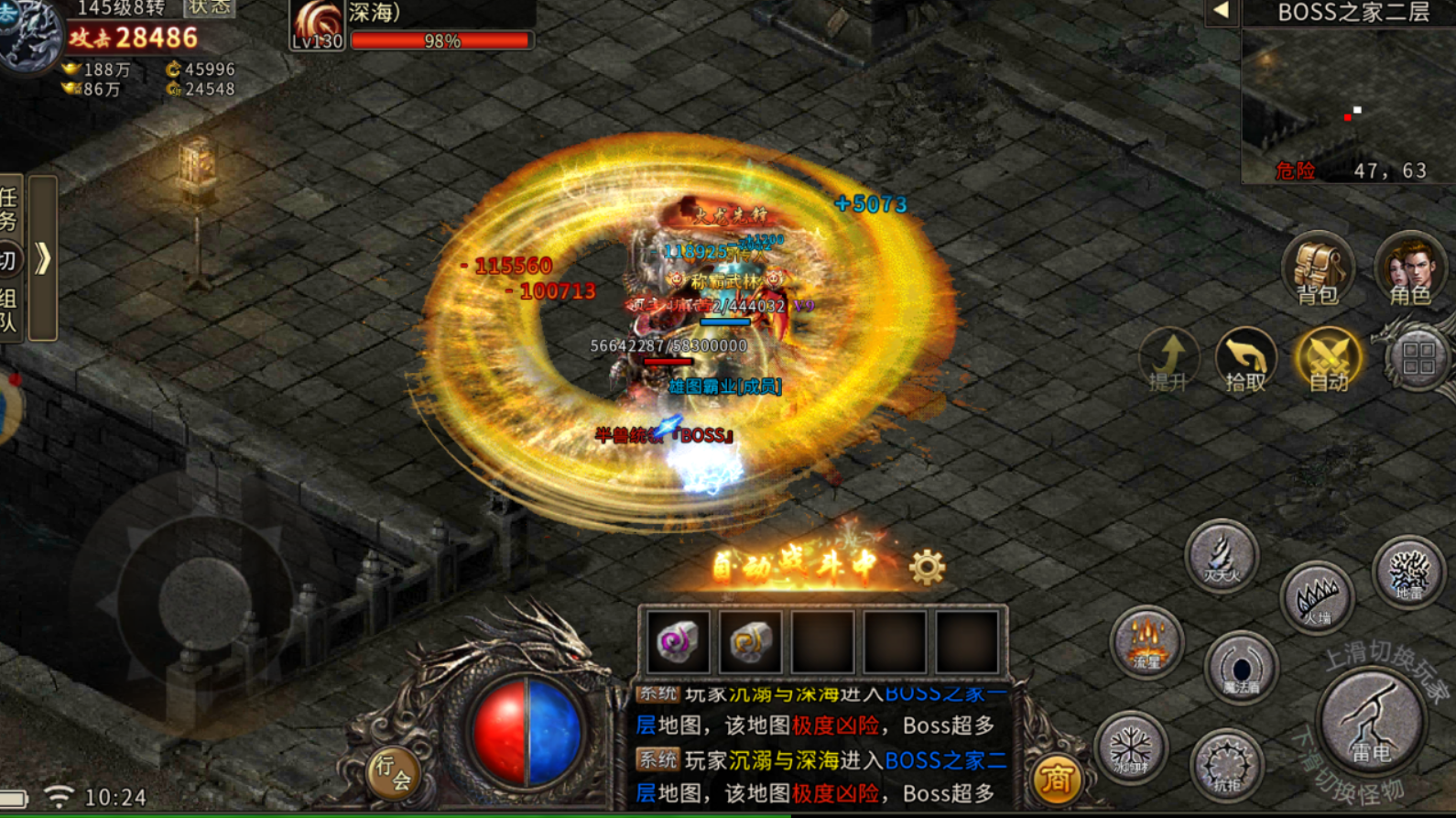Viewport: 1456px width, 818px height.
Task: Cast the 雷电 lightning skill
Action: [x=1371, y=721]
